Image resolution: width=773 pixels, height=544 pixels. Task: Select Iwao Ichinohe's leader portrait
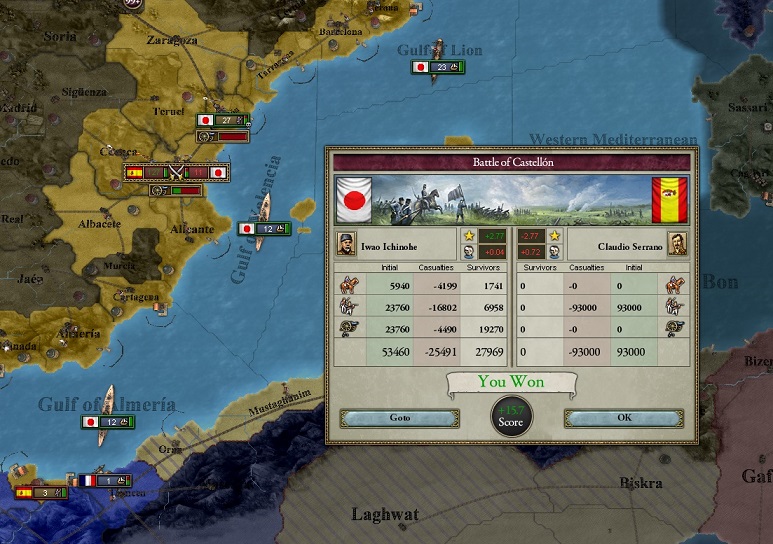pos(346,244)
